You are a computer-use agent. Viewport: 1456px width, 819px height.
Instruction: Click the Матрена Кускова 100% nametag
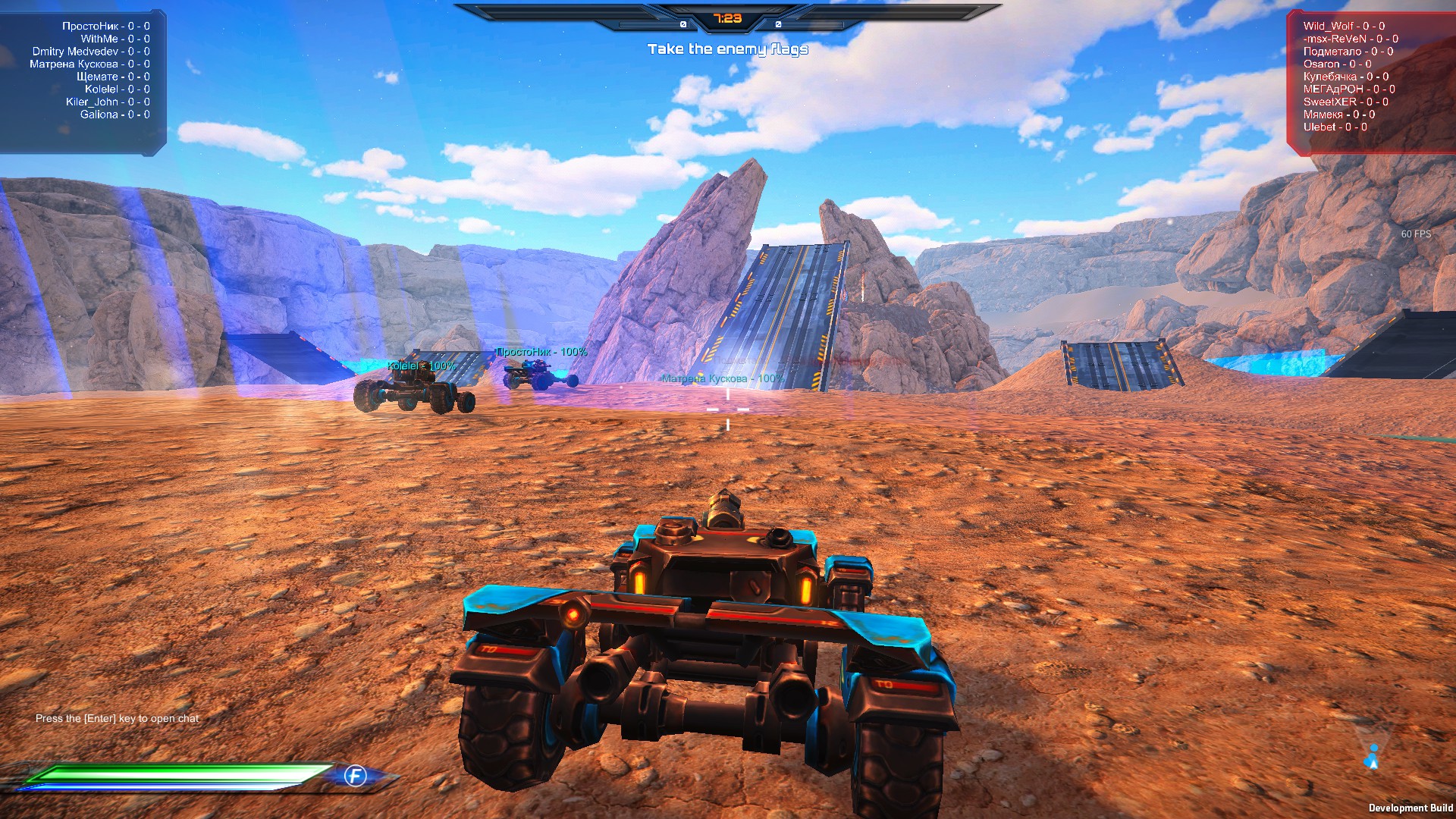[x=721, y=378]
